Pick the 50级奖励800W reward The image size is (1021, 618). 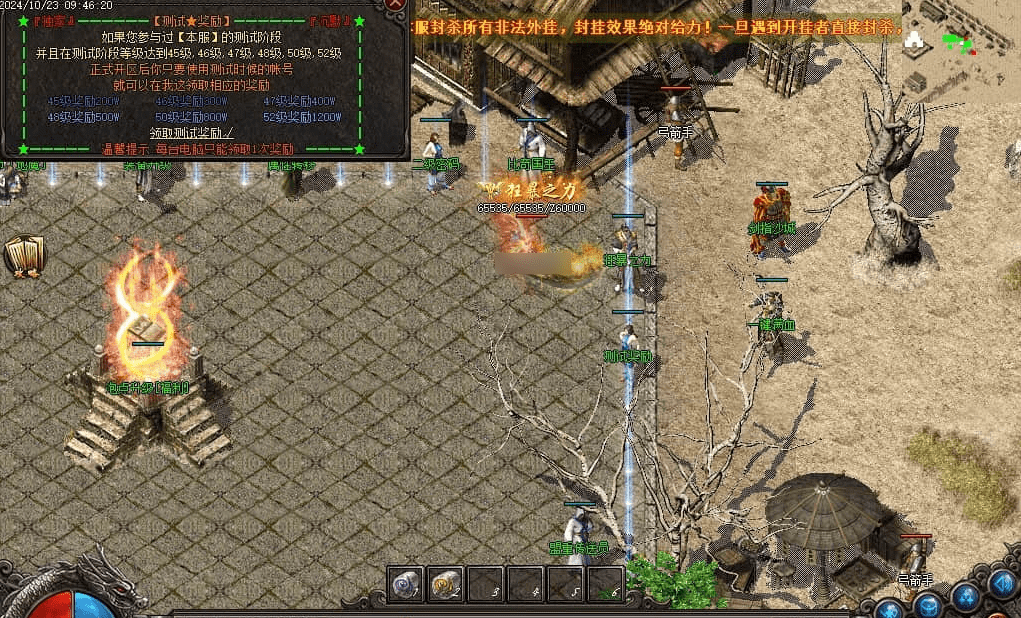click(191, 116)
